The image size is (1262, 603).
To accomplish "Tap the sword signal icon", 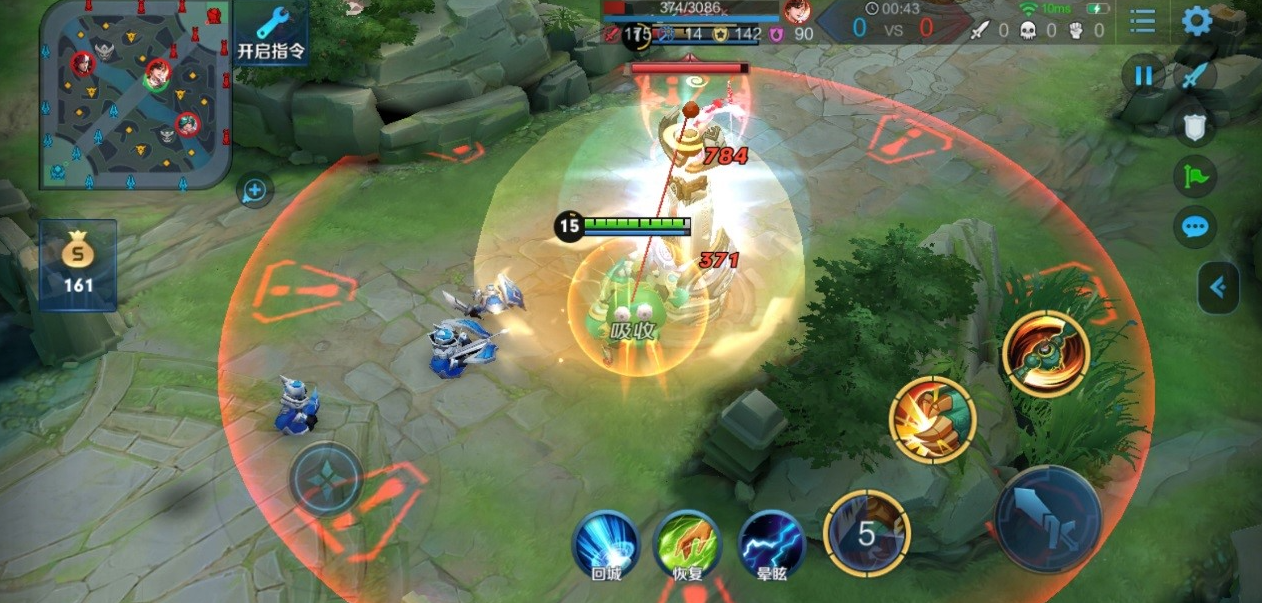I will (x=1196, y=76).
